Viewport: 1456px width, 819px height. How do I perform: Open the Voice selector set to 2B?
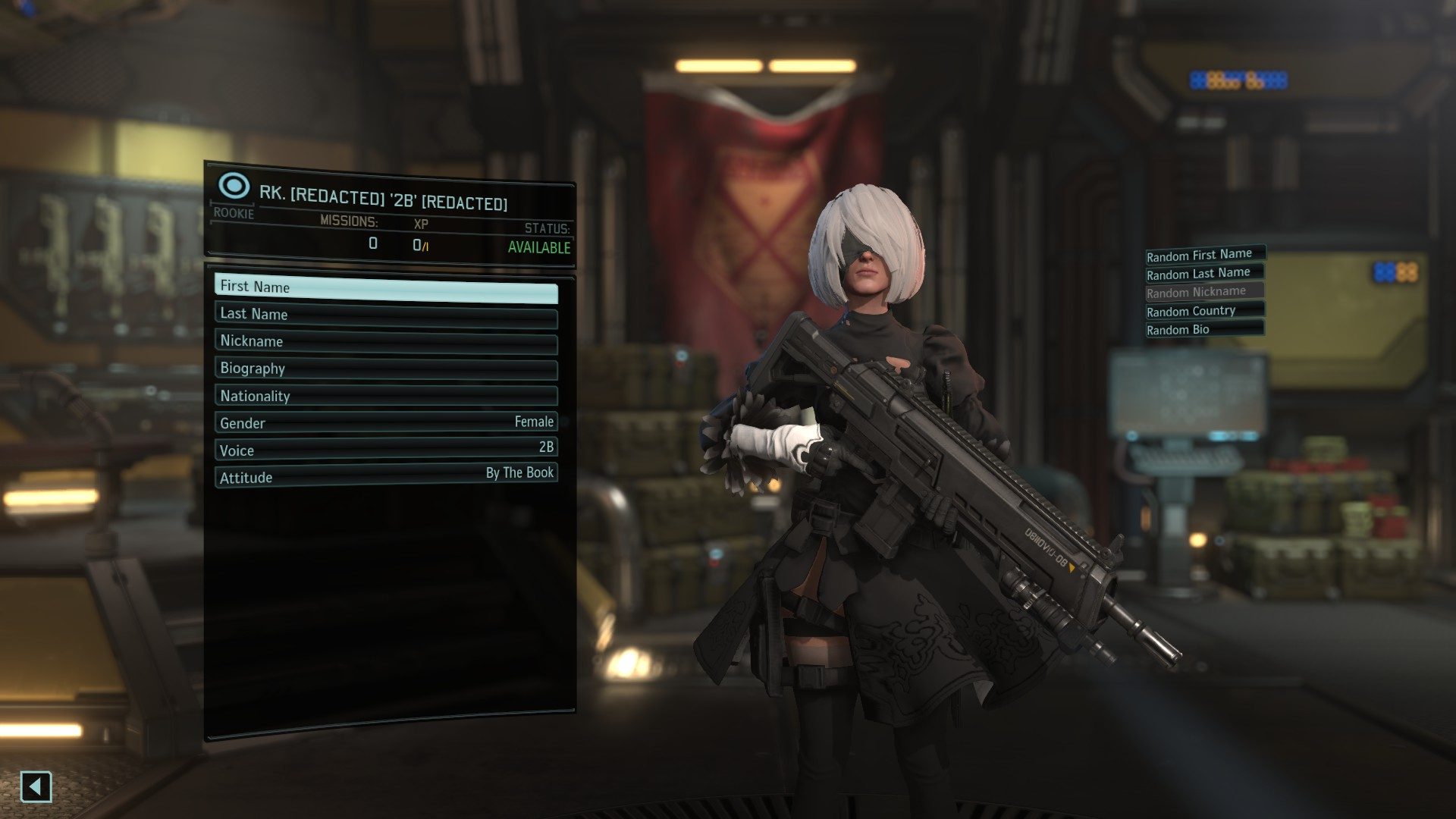coord(385,450)
